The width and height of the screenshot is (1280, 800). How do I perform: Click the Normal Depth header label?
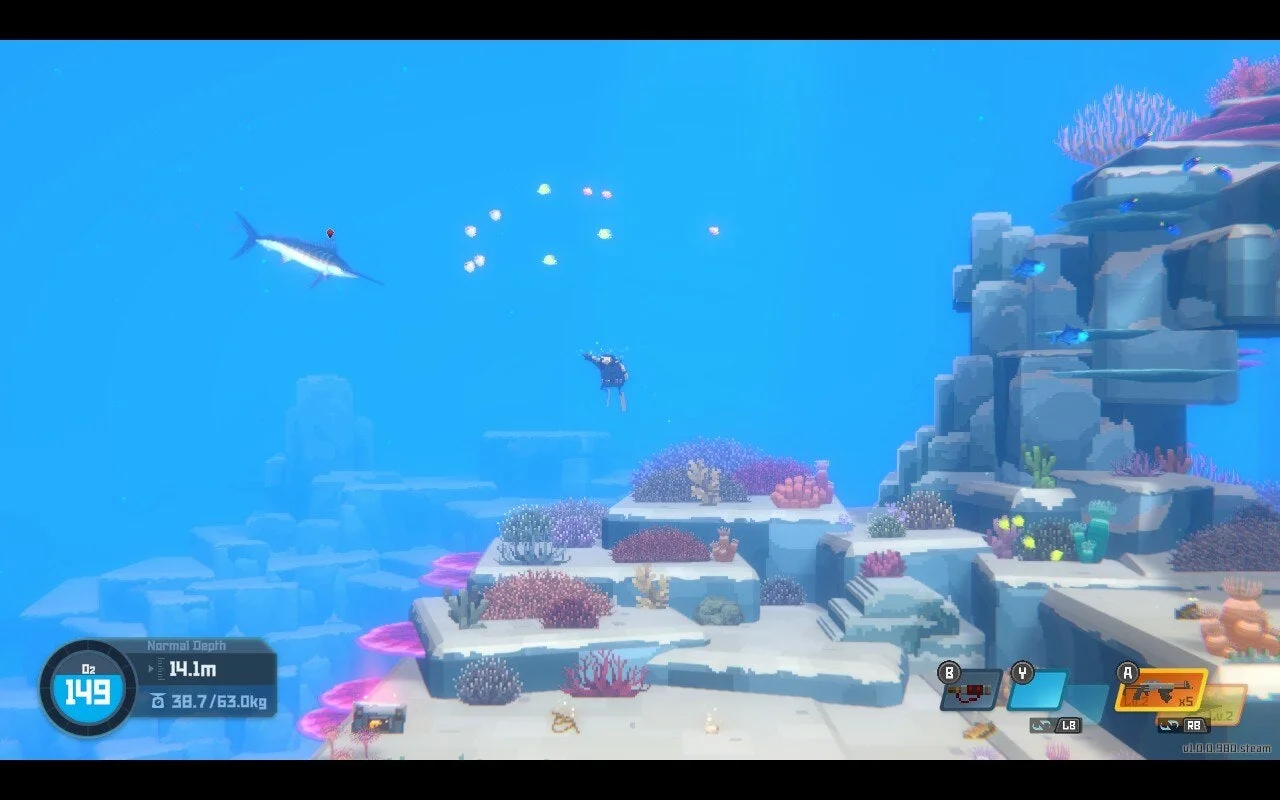coord(186,645)
